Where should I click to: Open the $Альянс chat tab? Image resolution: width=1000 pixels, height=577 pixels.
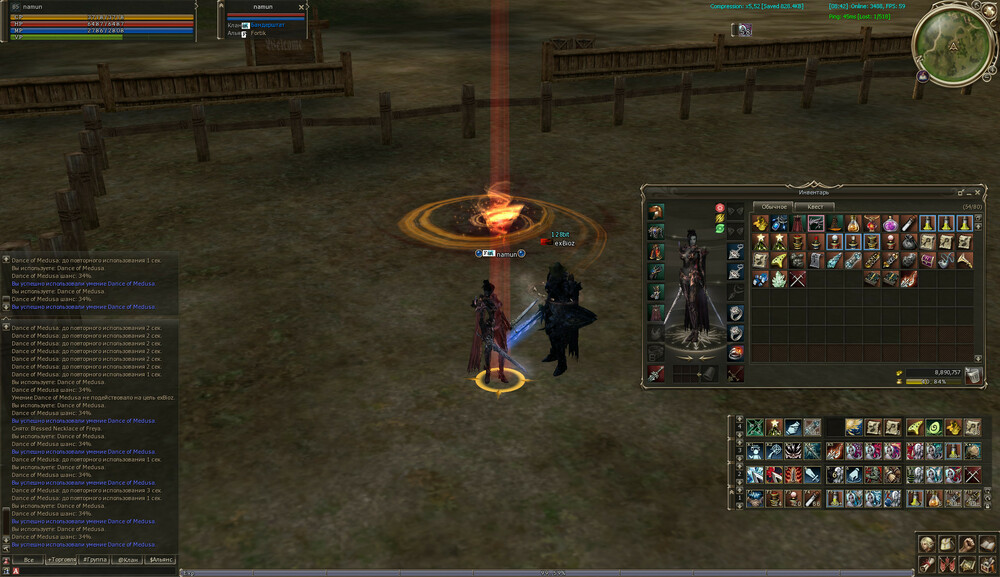160,560
